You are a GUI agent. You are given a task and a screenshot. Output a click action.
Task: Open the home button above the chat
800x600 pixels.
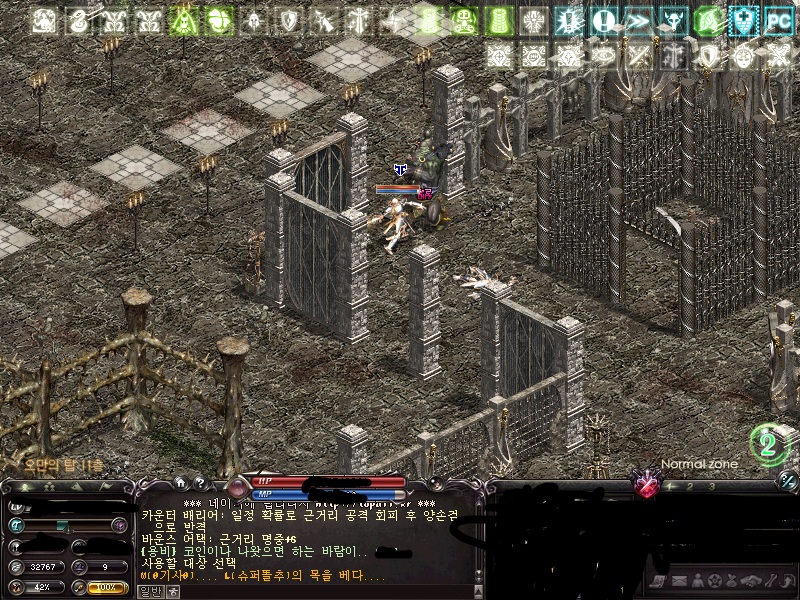click(x=180, y=482)
